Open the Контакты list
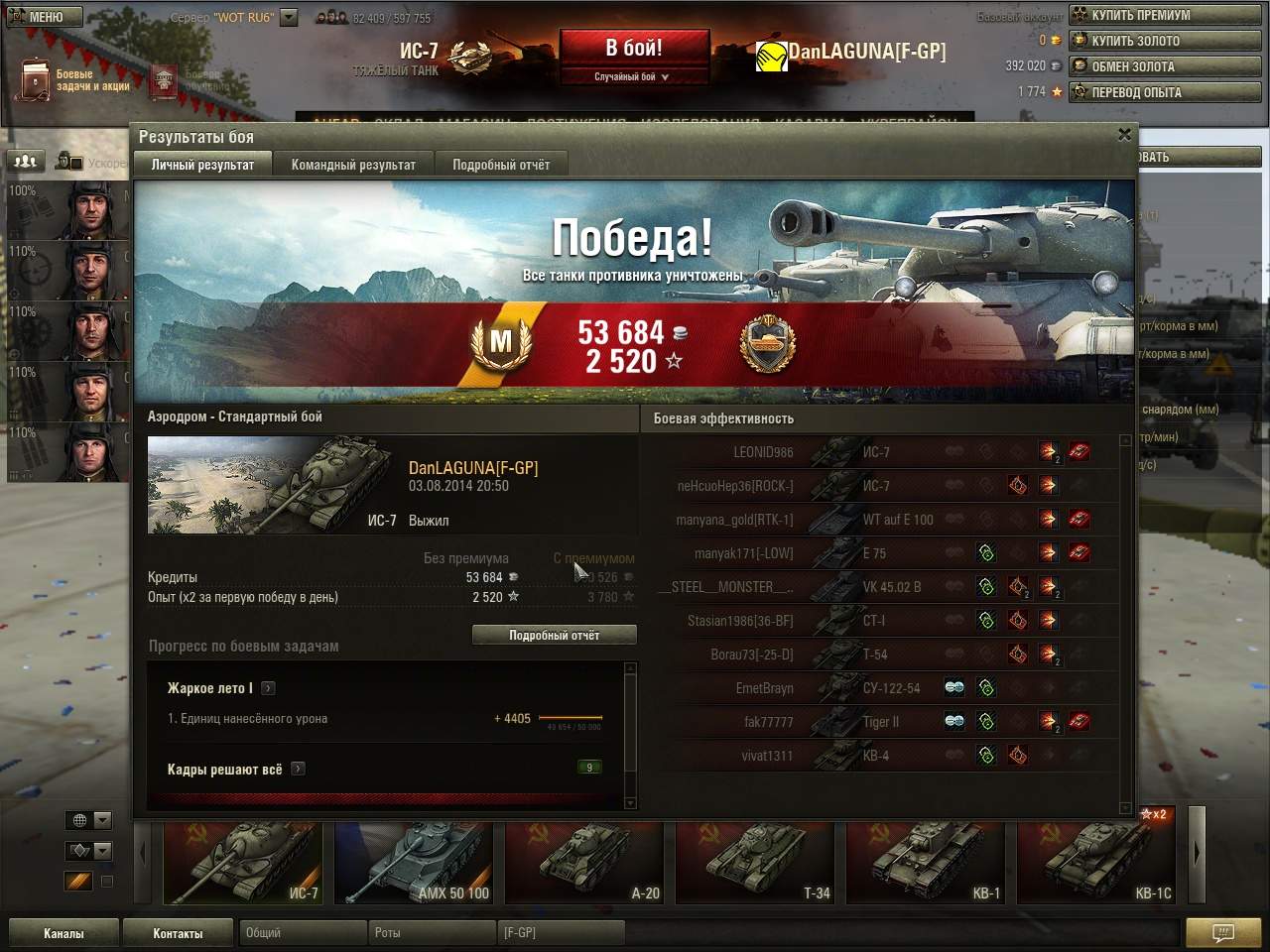1270x952 pixels. click(178, 933)
